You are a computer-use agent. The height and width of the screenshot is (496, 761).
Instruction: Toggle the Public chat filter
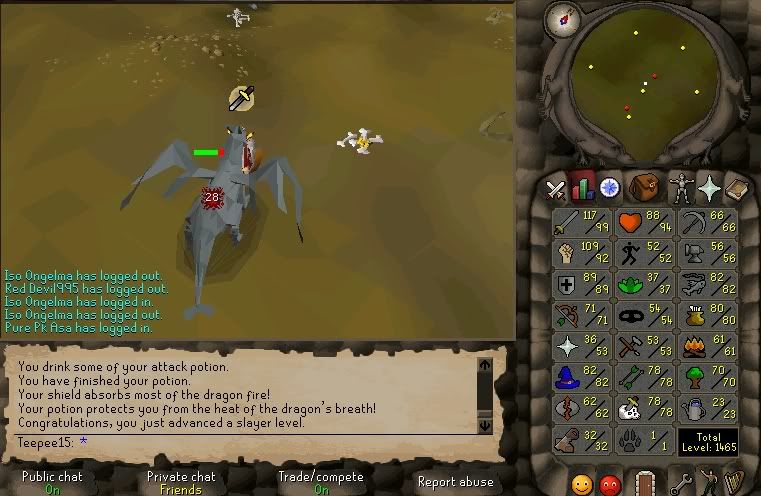[52, 482]
